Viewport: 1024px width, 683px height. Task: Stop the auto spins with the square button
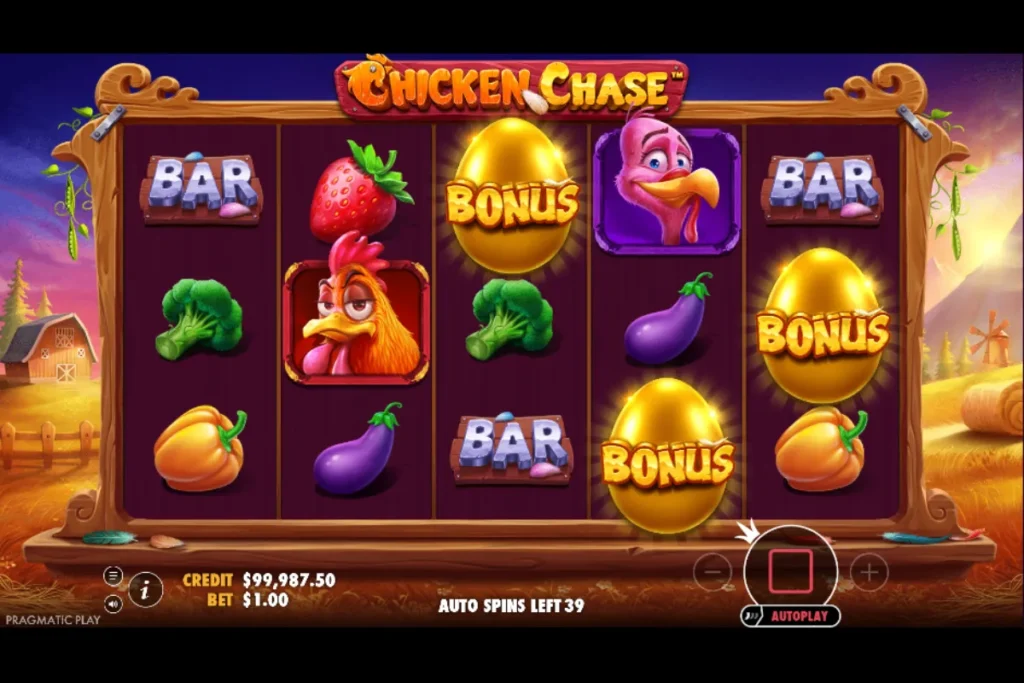tap(790, 570)
